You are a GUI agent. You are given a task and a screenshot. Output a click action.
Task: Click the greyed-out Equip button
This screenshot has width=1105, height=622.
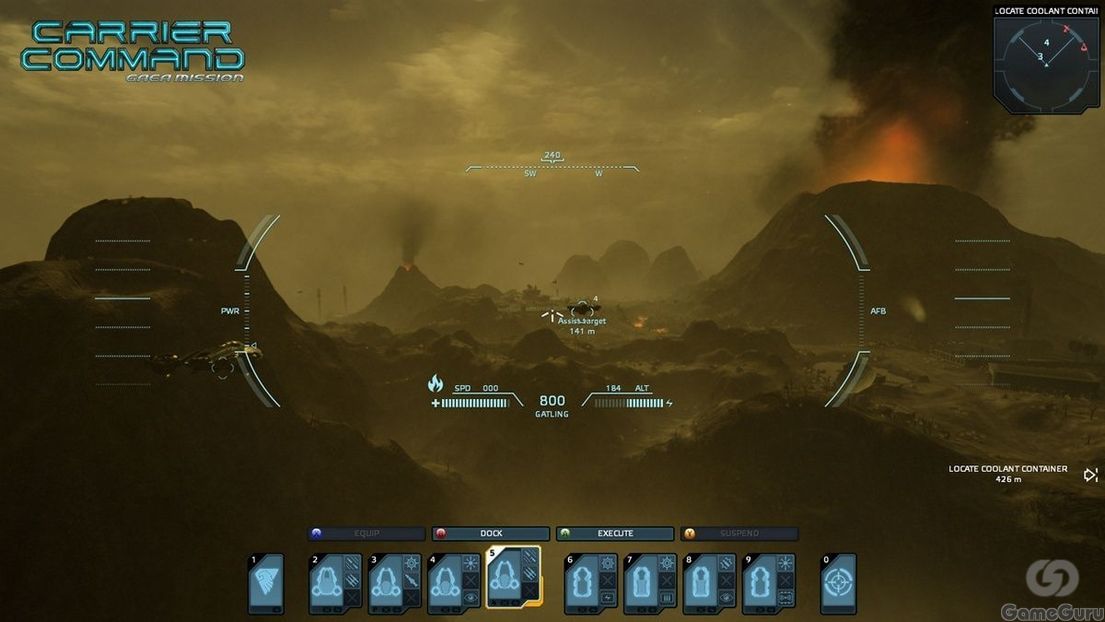[367, 534]
